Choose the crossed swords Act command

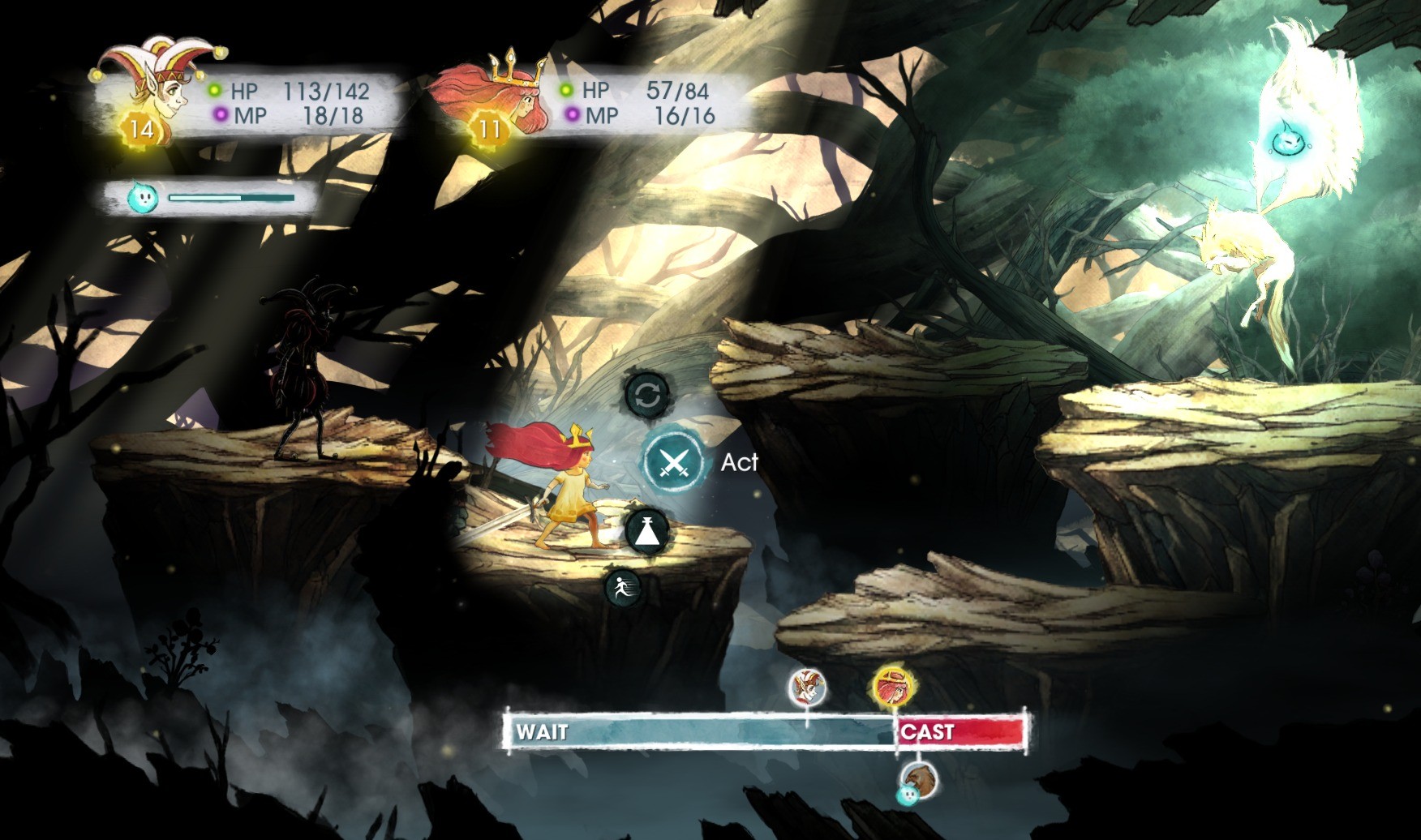pyautogui.click(x=674, y=463)
